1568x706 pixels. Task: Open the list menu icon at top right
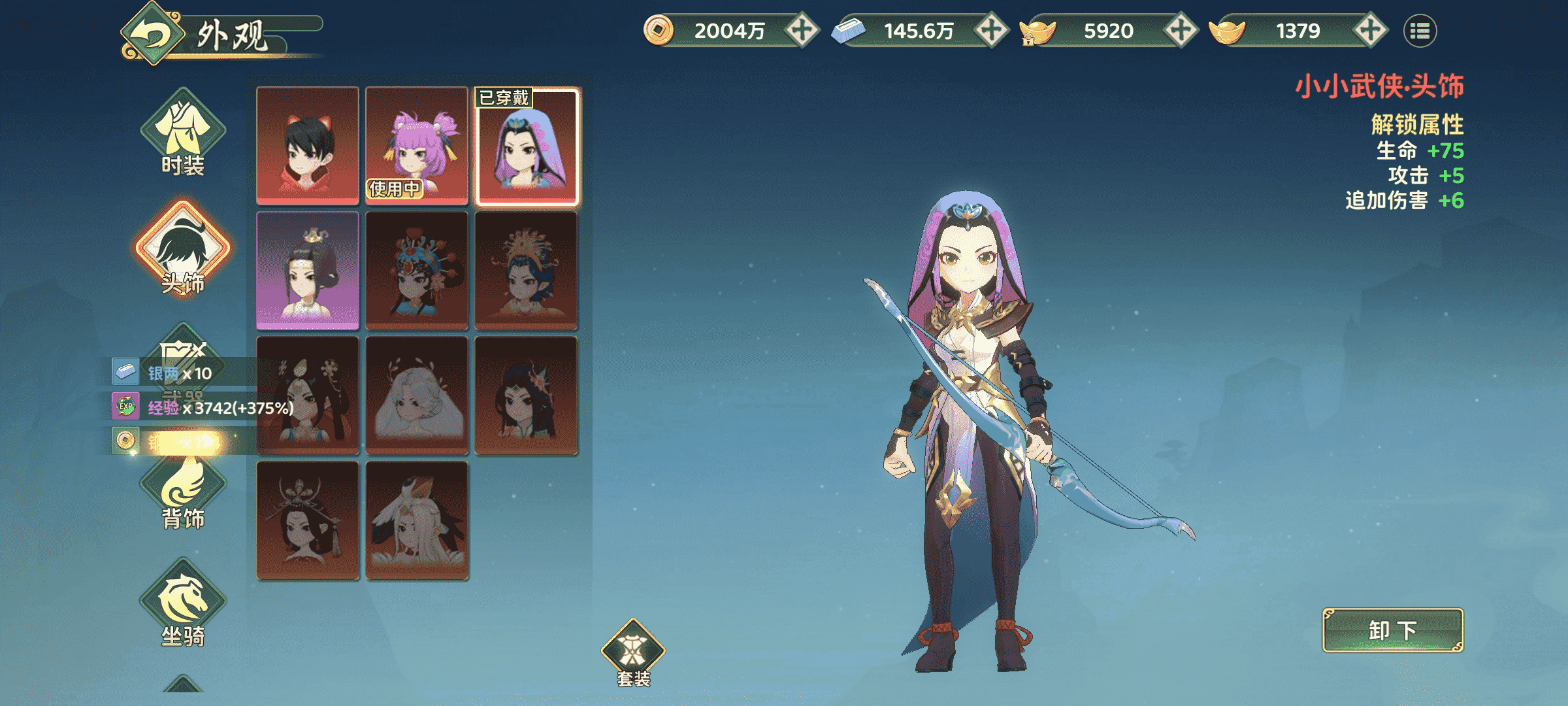tap(1420, 31)
